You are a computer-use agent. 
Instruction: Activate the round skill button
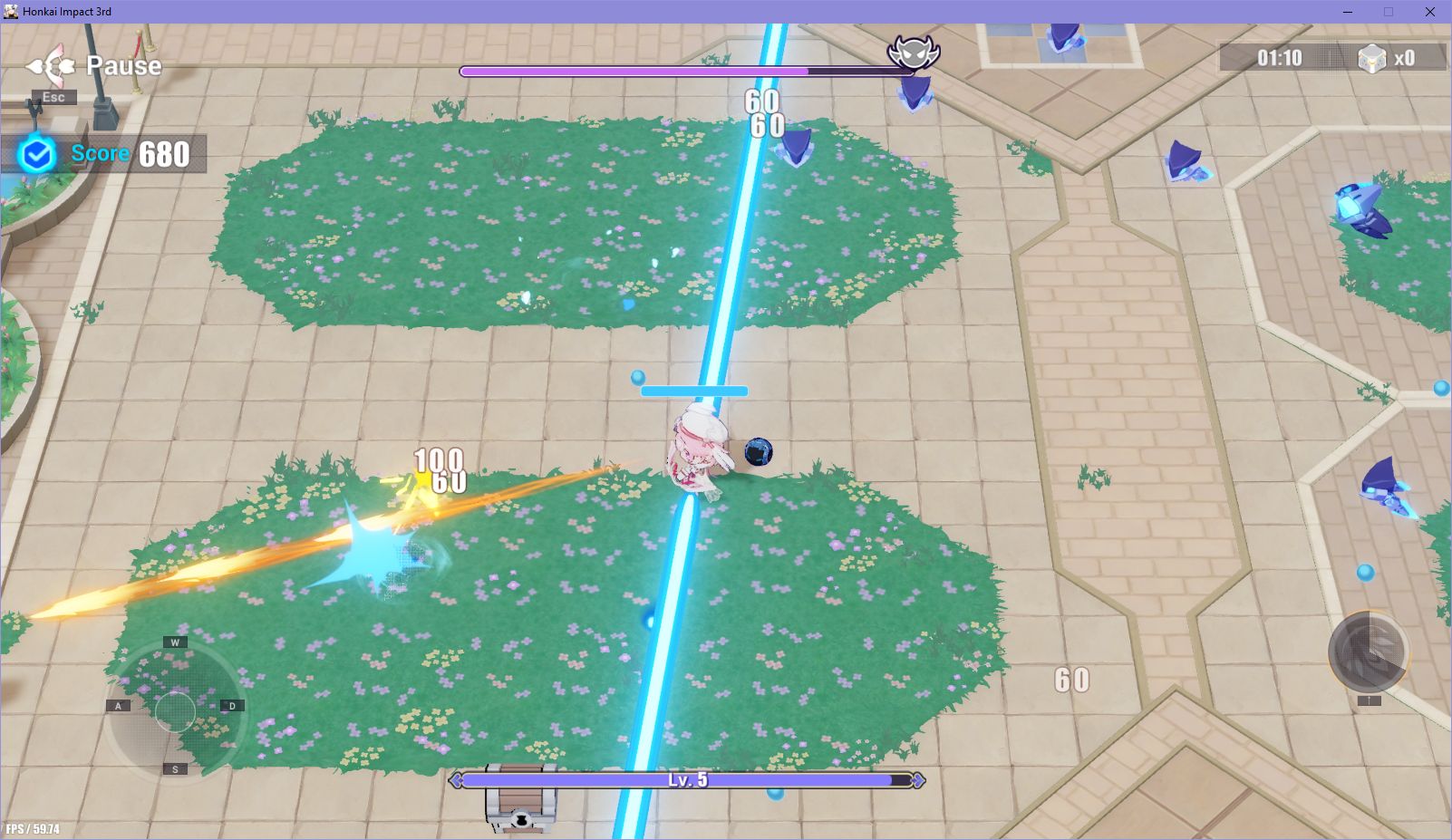[1368, 652]
